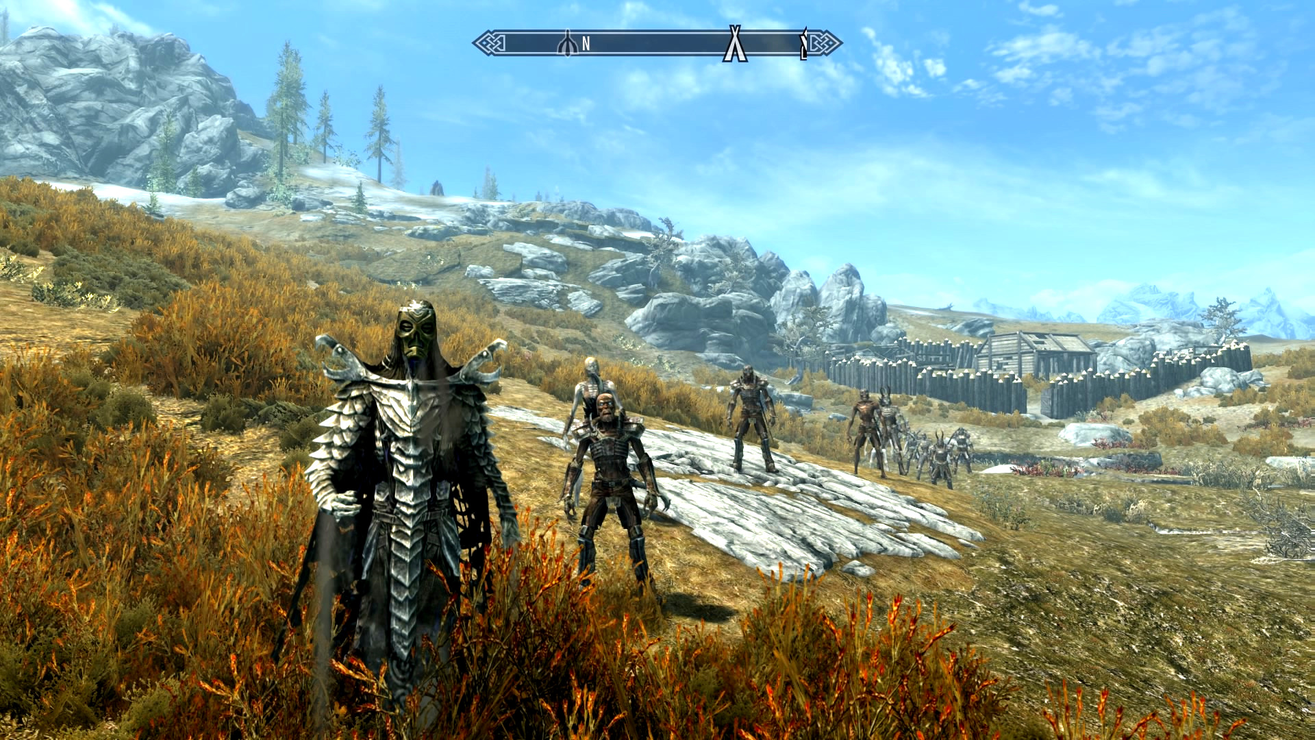
Task: Select the arrow-shaped quest marker beside North
Action: point(567,43)
